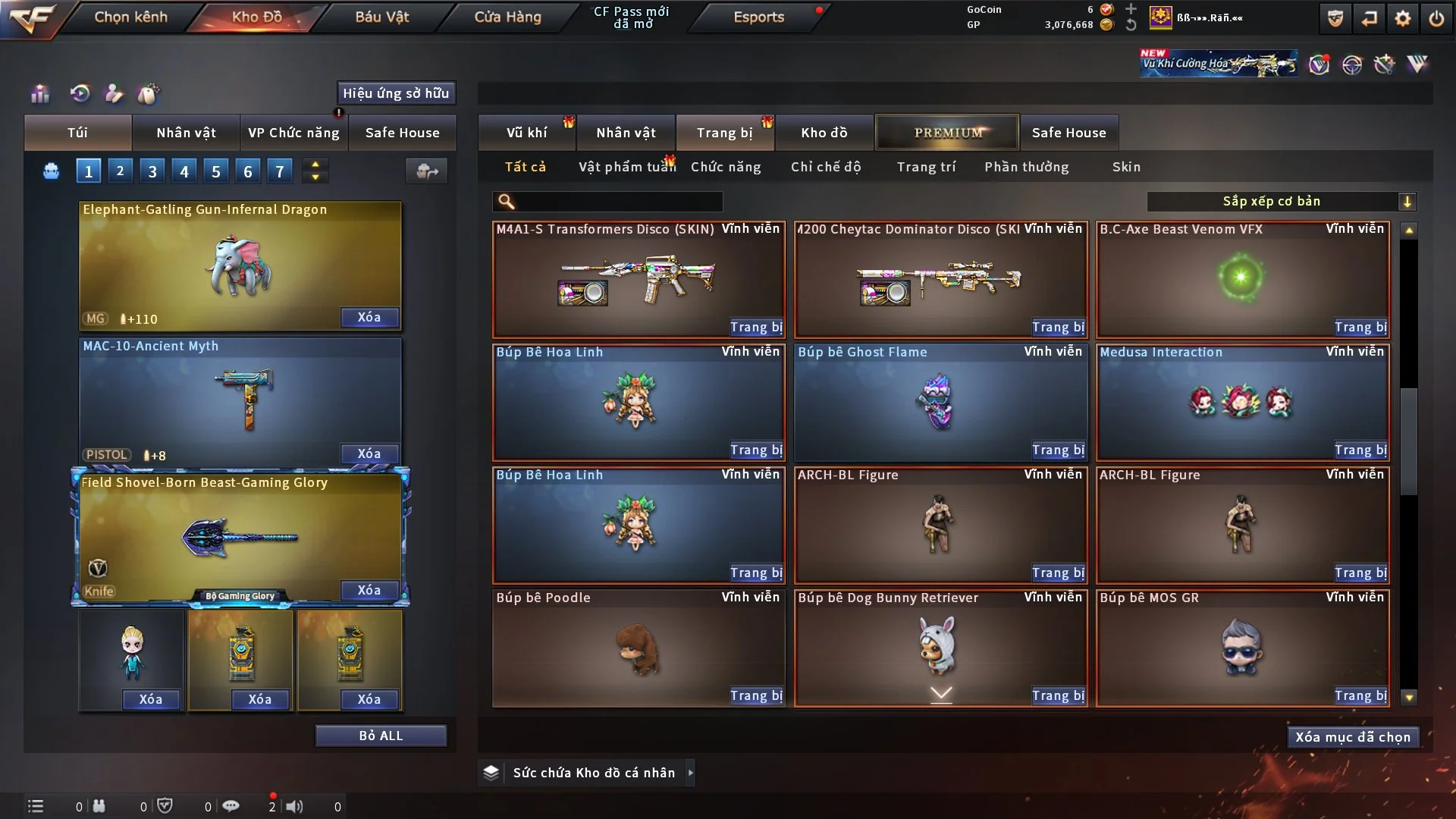This screenshot has width=1456, height=819.
Task: Click Xóa mục đã chọn button
Action: pos(1352,737)
